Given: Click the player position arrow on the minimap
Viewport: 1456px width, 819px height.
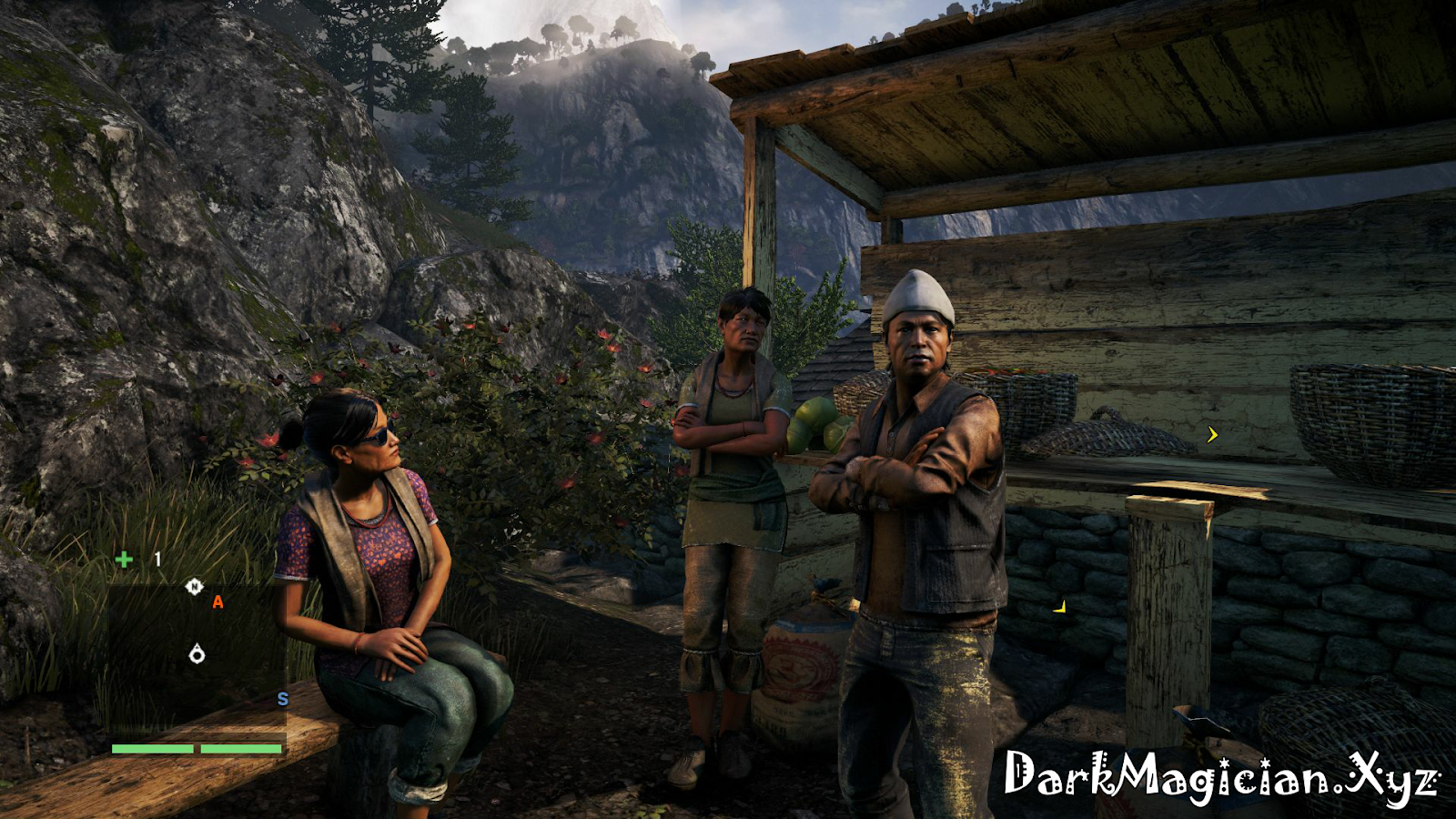Looking at the screenshot, I should (x=197, y=653).
